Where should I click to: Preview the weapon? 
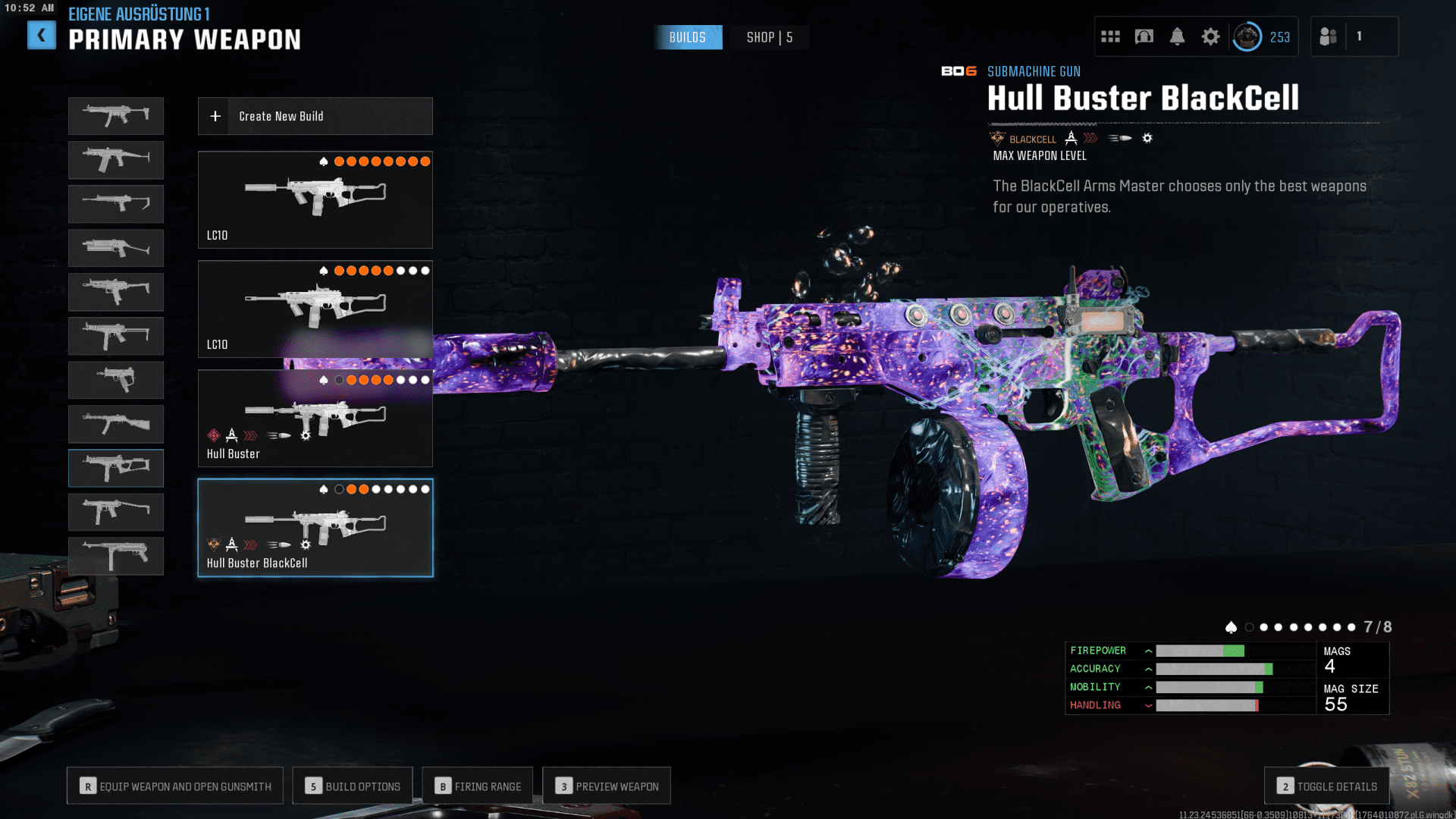point(607,786)
